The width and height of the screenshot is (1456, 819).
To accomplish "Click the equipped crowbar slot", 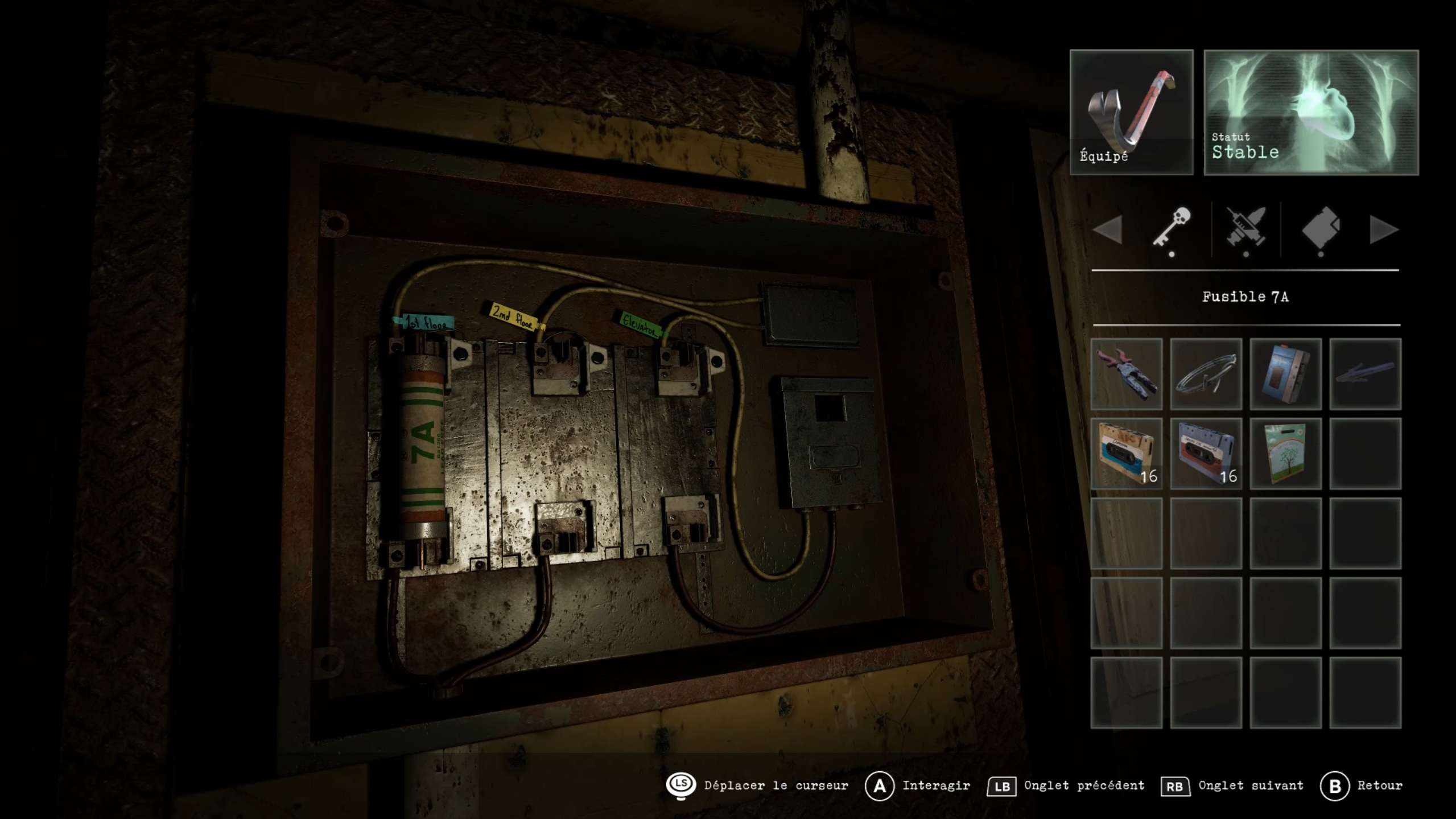I will 1131,112.
